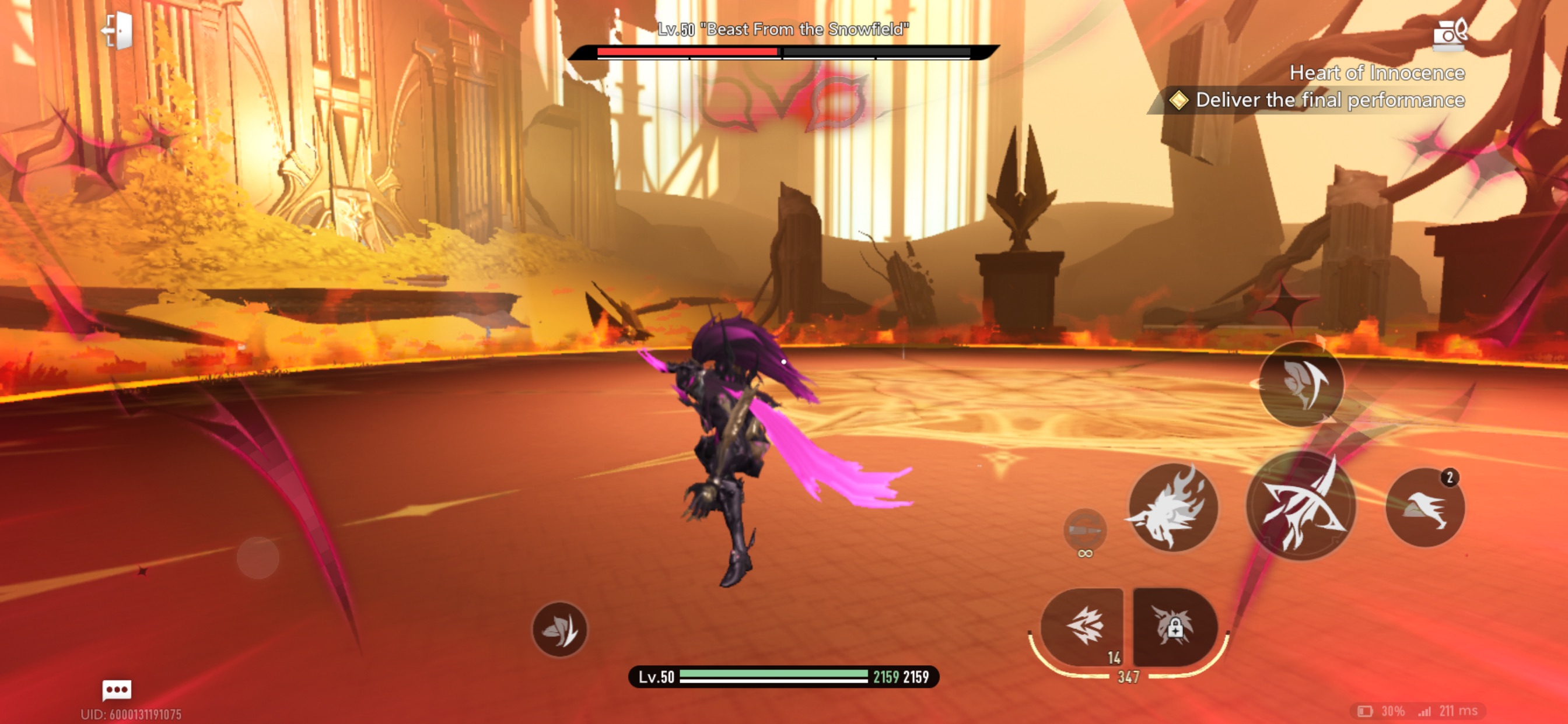Tap the exit door icon

point(118,30)
